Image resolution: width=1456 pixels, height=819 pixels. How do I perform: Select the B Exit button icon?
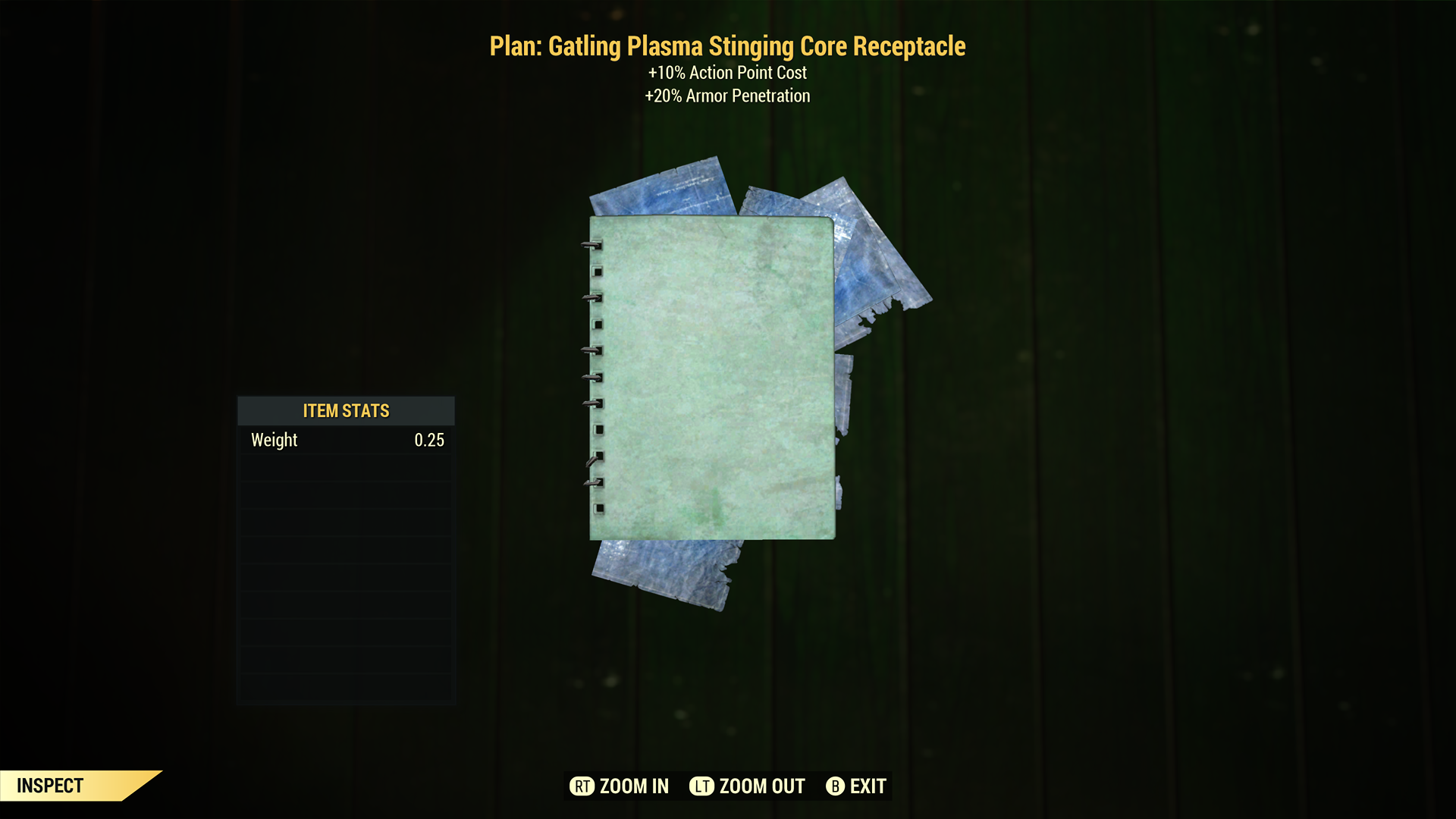pyautogui.click(x=836, y=786)
